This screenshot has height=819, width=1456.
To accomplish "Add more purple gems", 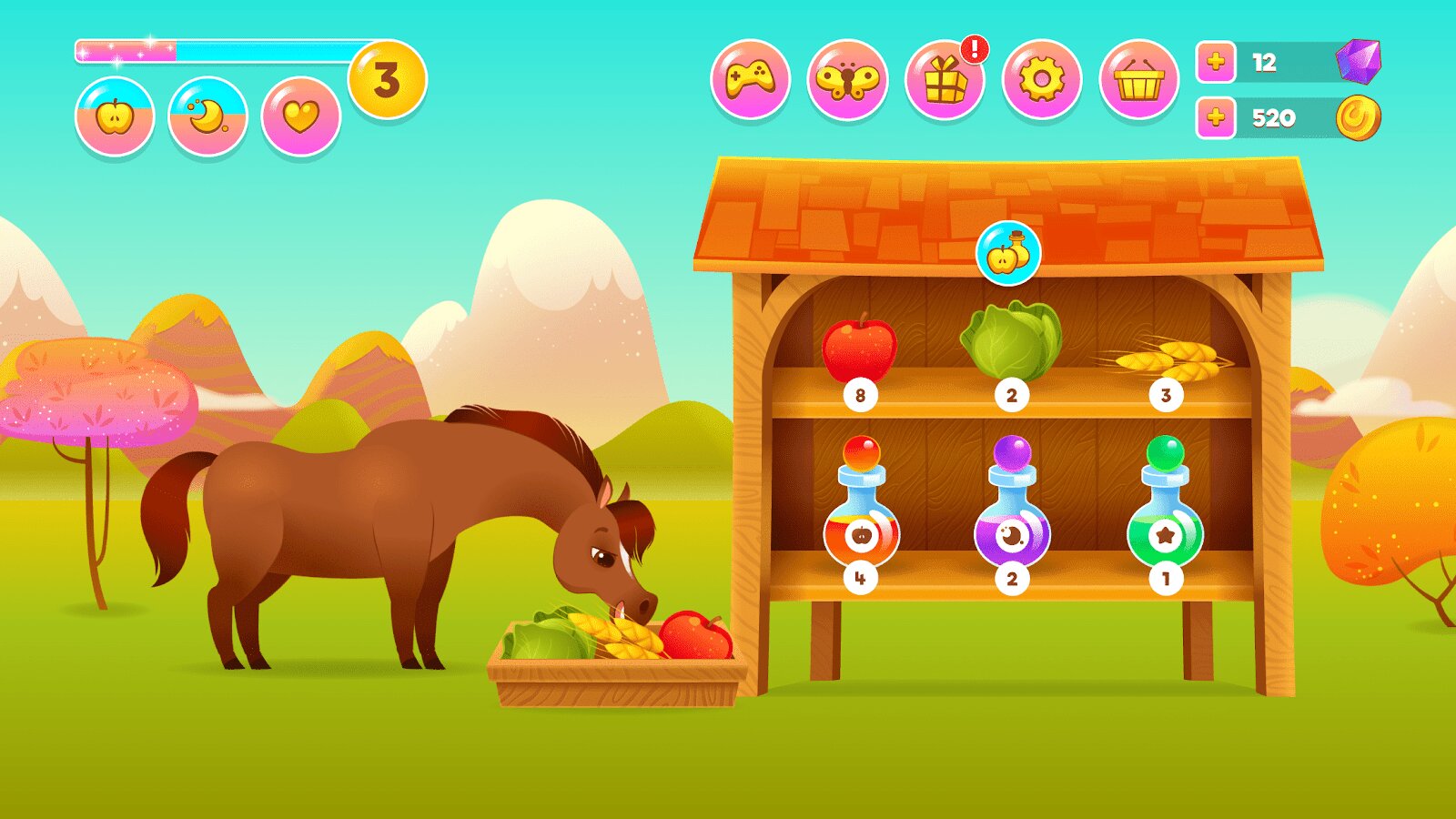I will pos(1216,62).
